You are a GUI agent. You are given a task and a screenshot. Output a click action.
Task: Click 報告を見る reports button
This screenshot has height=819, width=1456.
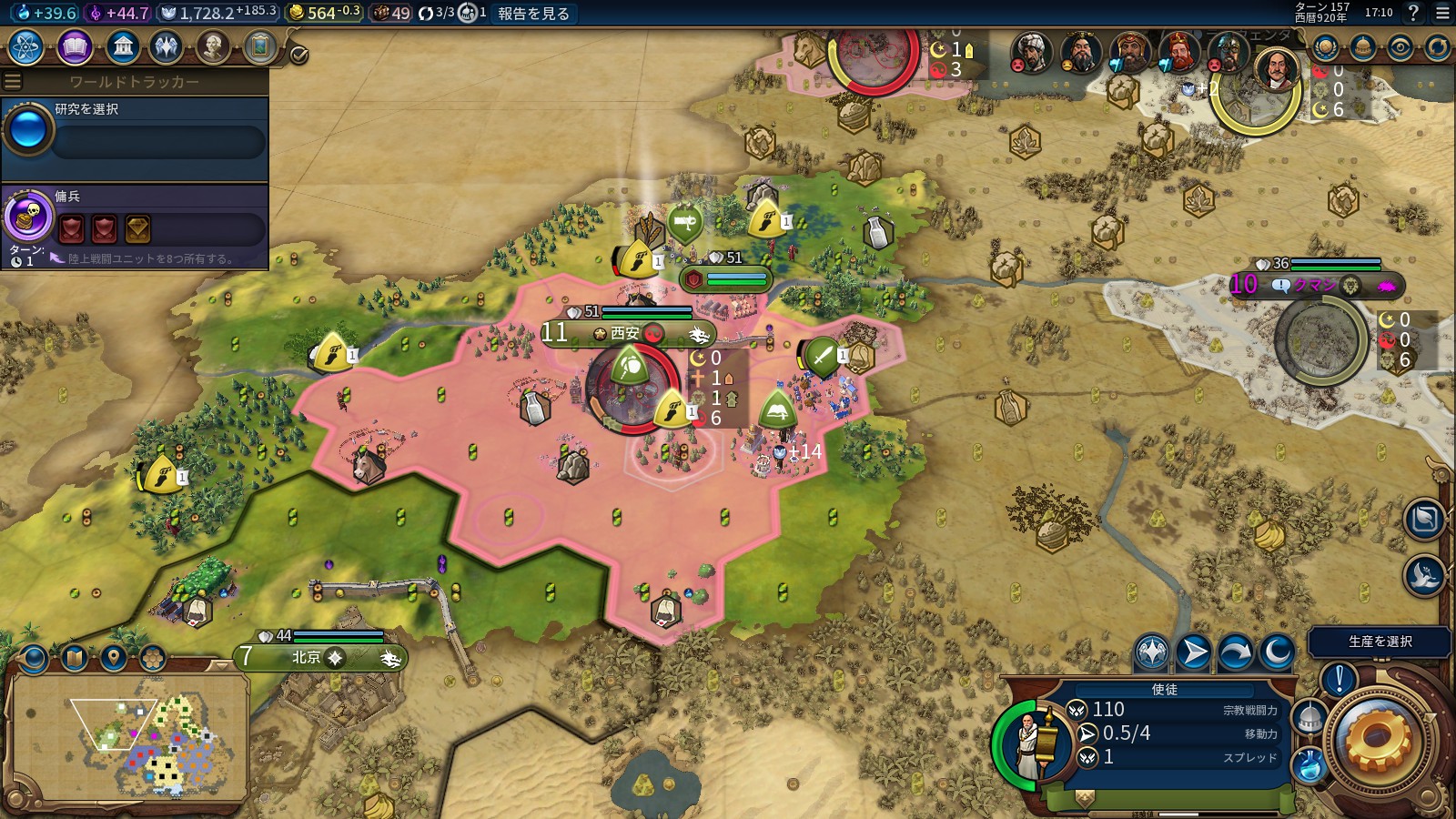(533, 14)
